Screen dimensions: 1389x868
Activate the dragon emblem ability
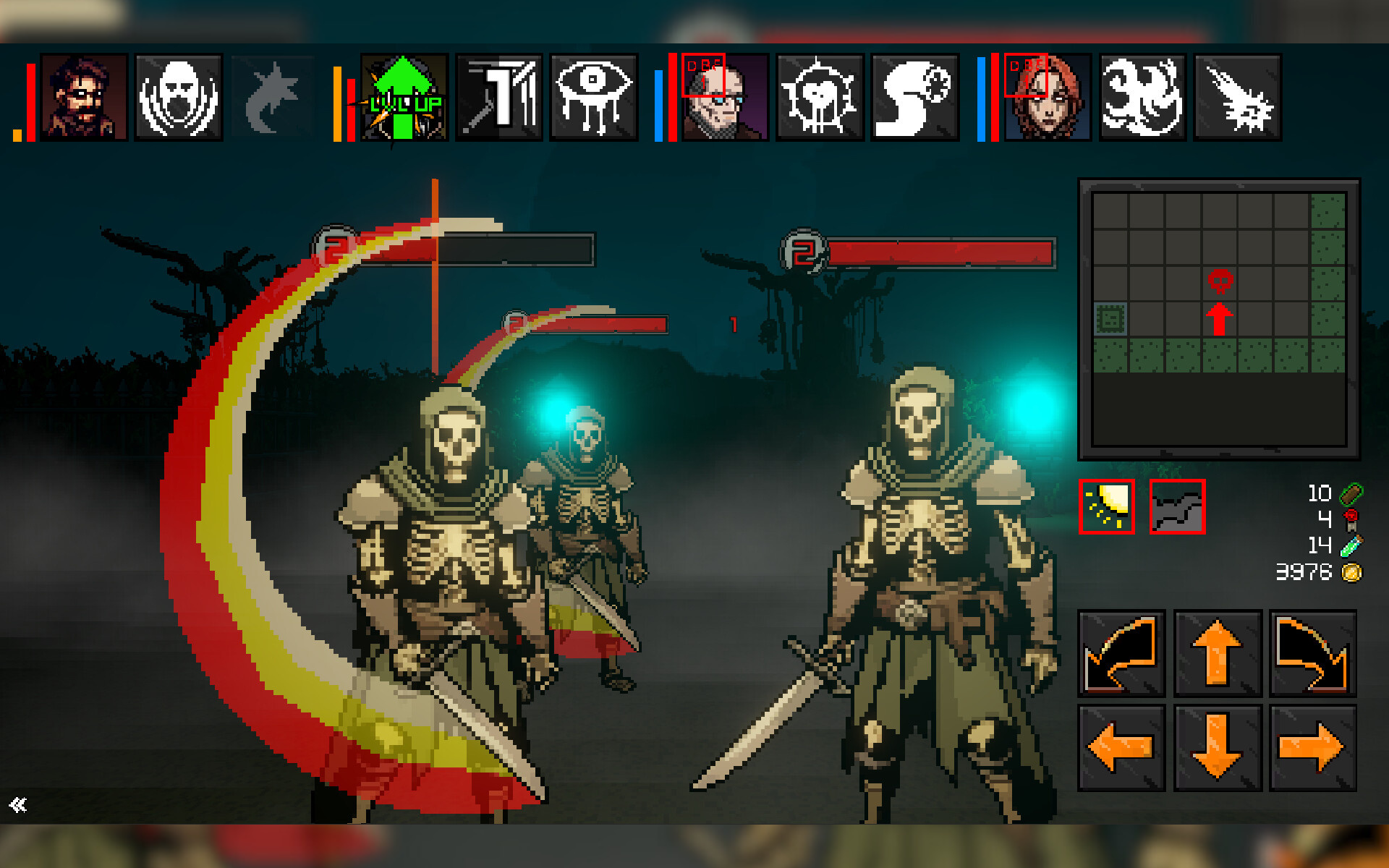tap(1142, 98)
